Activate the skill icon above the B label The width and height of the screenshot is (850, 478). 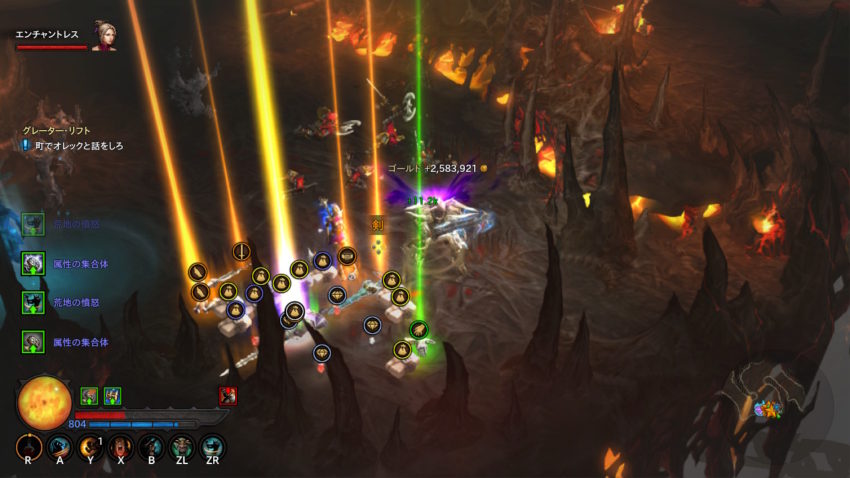point(152,448)
